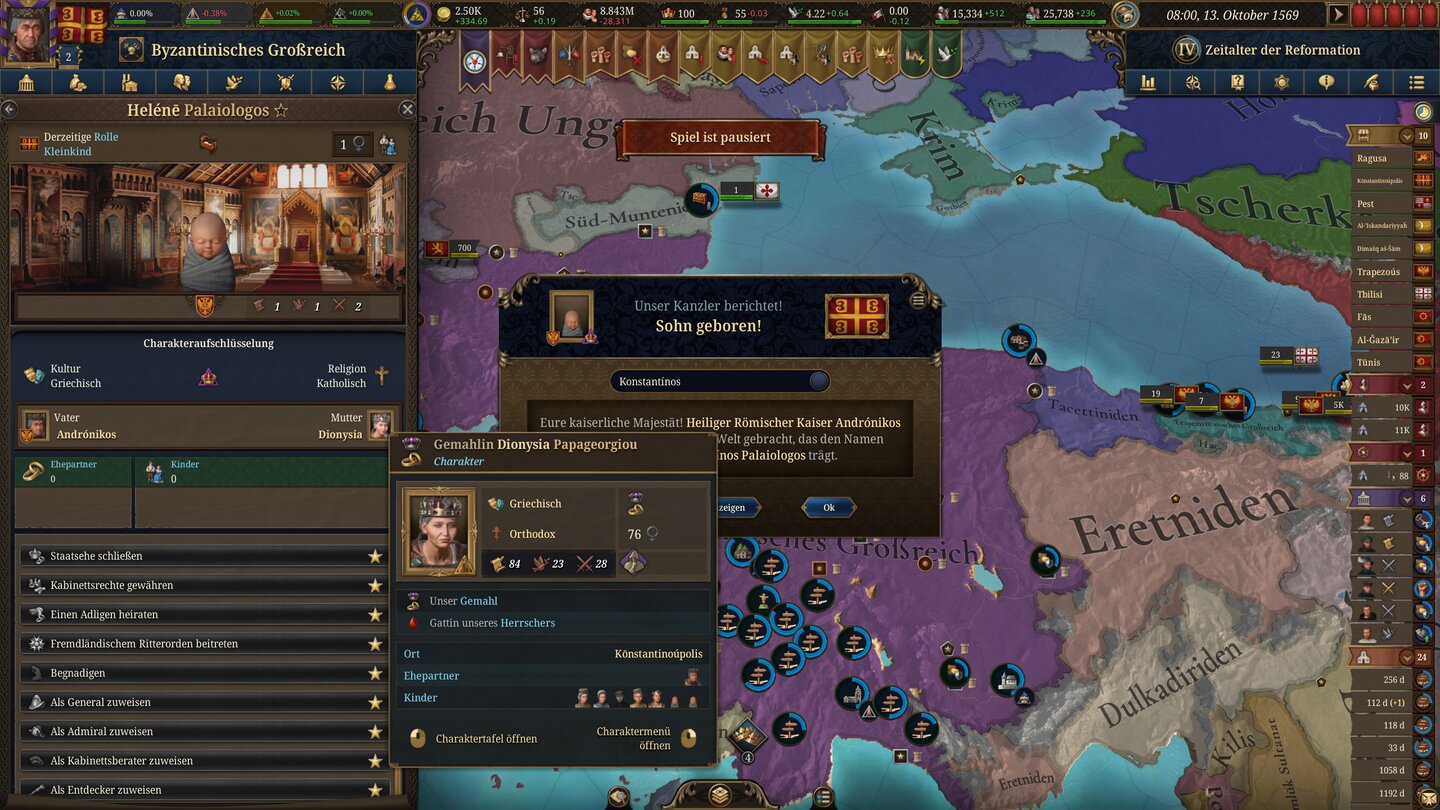Click Charaktertafel öffnen in the character tooltip
This screenshot has width=1440, height=810.
point(488,738)
